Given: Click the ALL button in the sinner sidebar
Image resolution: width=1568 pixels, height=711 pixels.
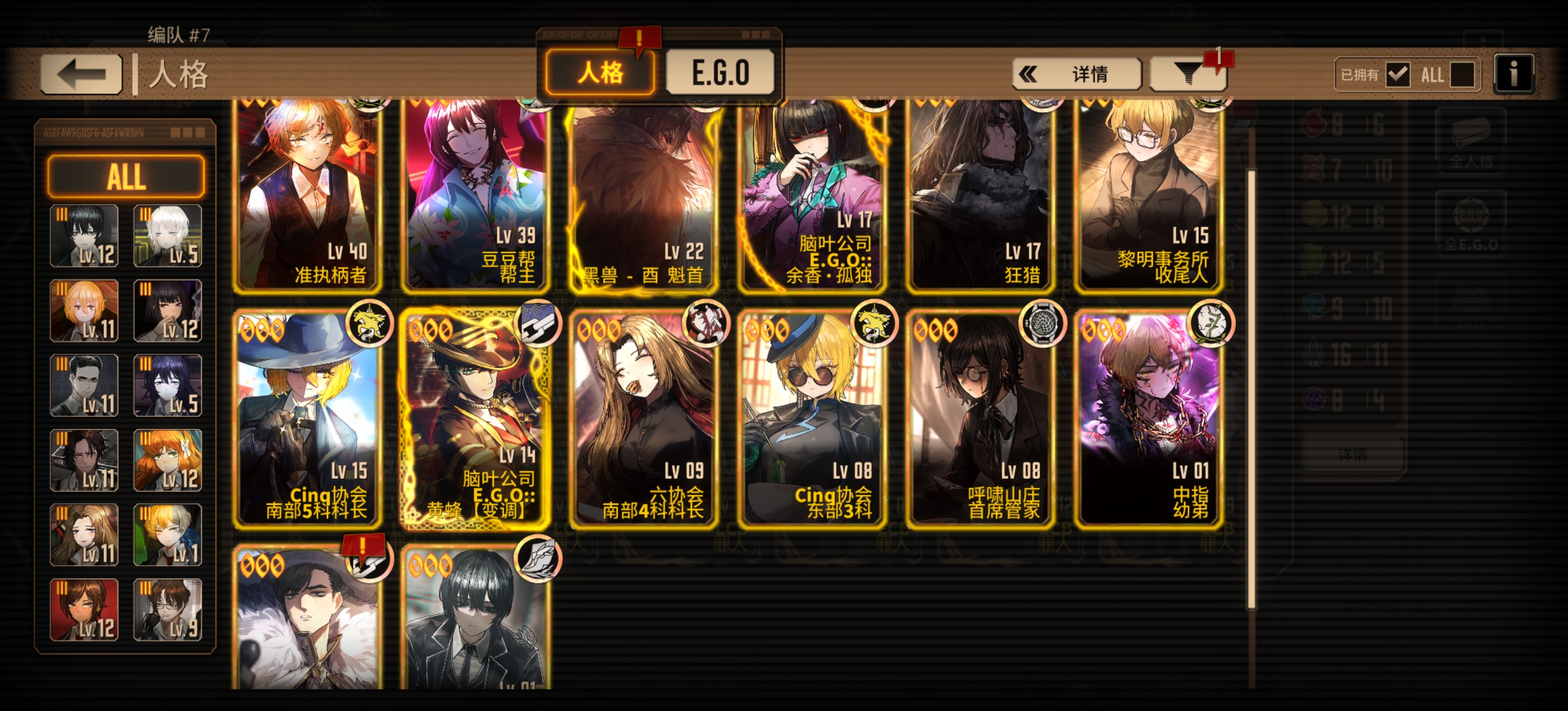Looking at the screenshot, I should coord(126,177).
